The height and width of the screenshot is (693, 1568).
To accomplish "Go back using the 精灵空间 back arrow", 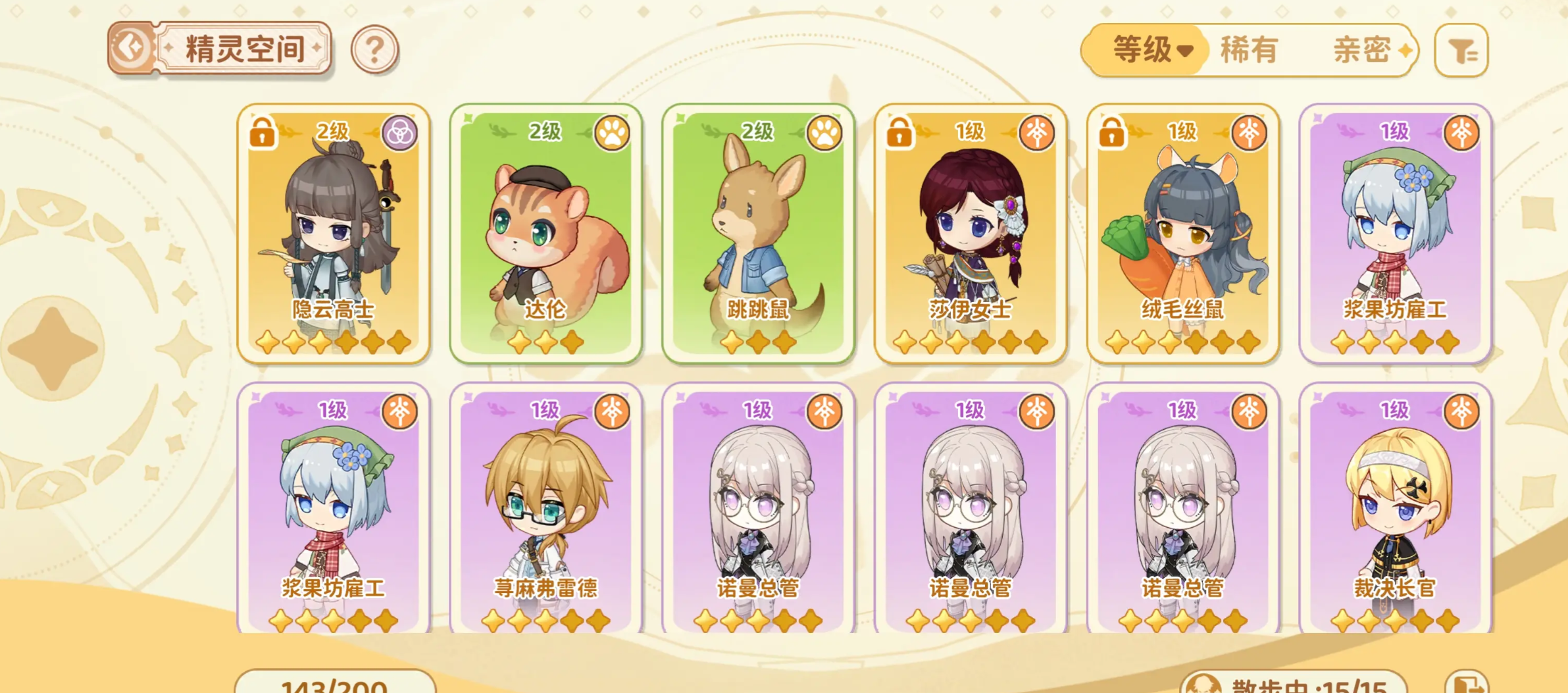I will (x=131, y=48).
